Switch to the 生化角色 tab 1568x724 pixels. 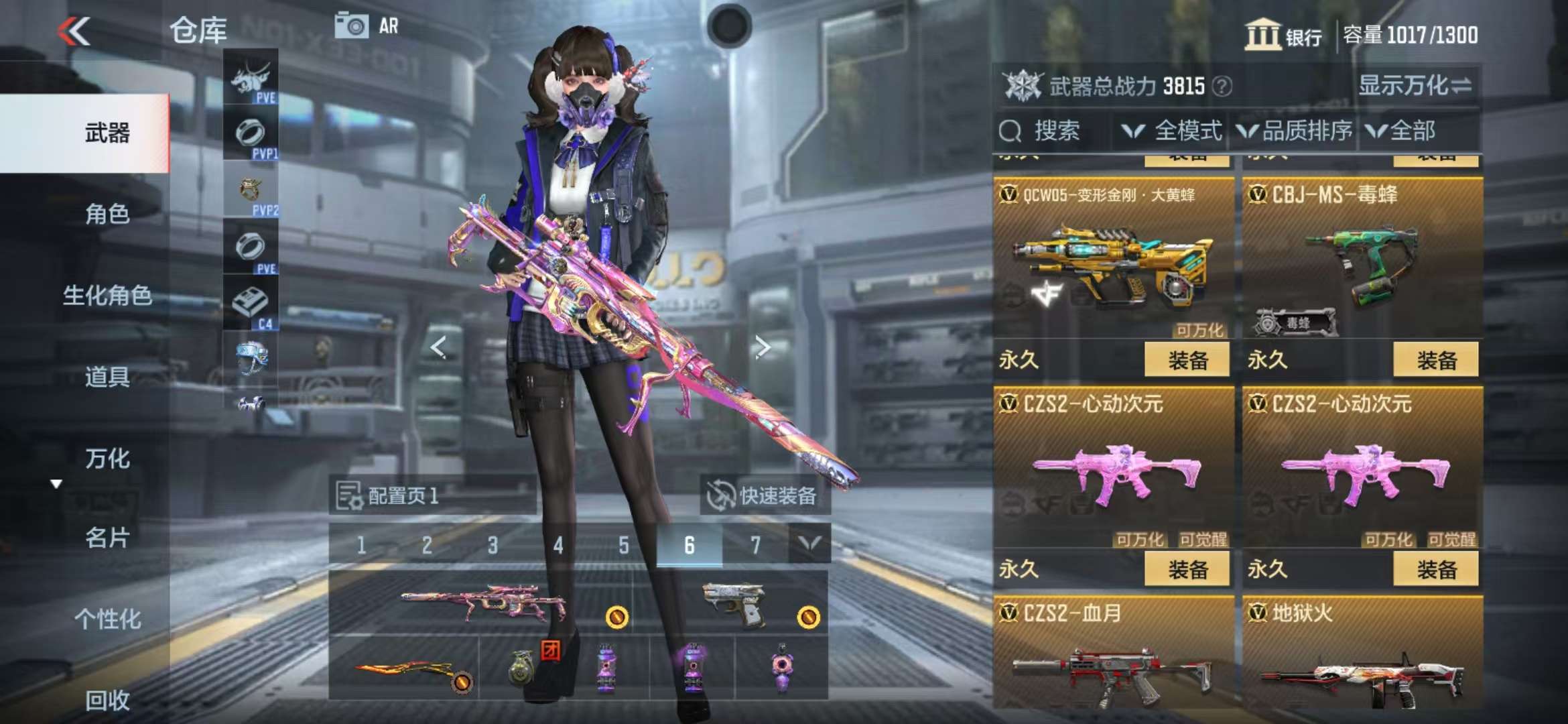point(107,295)
